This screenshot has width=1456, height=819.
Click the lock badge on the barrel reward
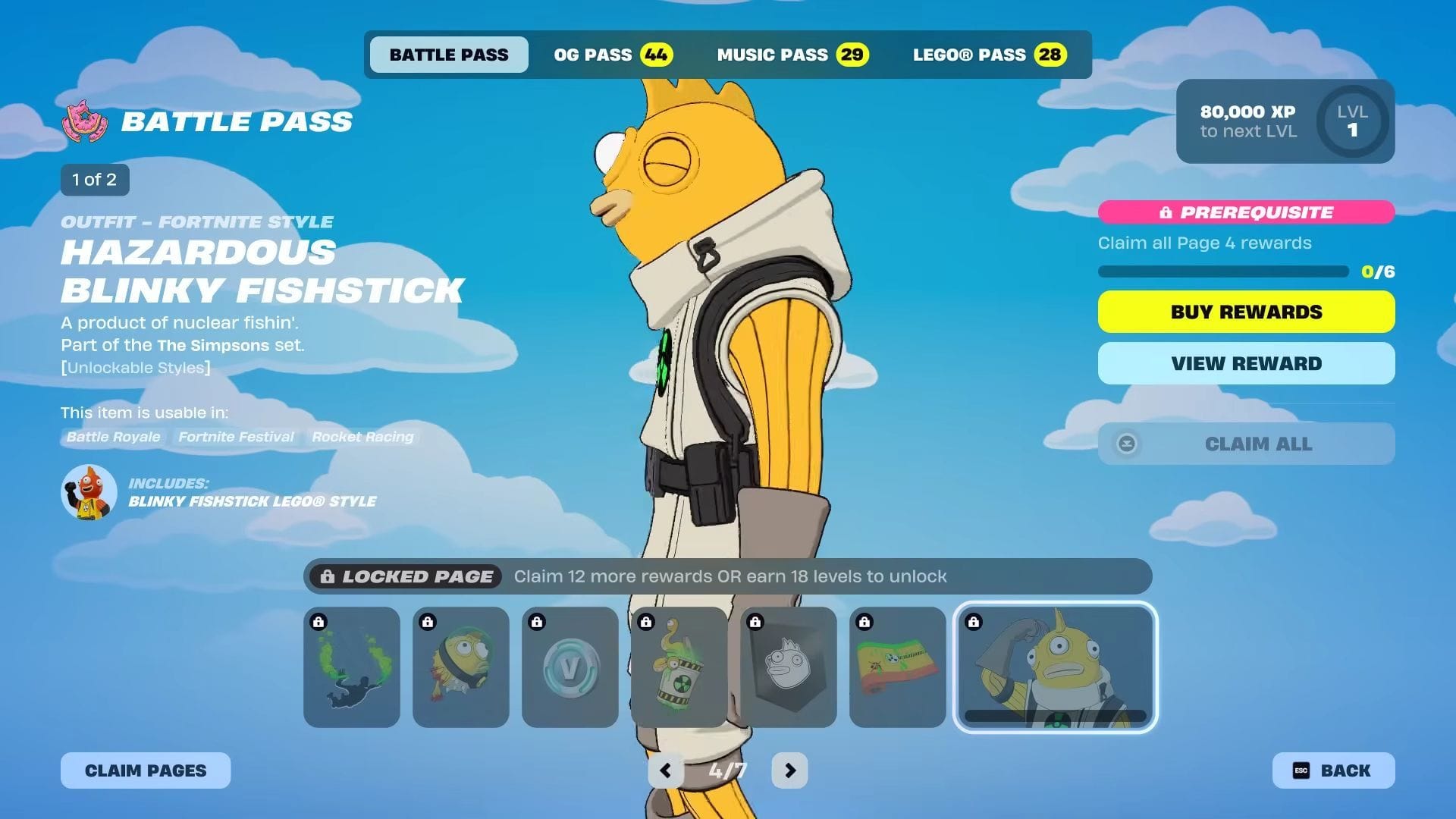coord(646,620)
